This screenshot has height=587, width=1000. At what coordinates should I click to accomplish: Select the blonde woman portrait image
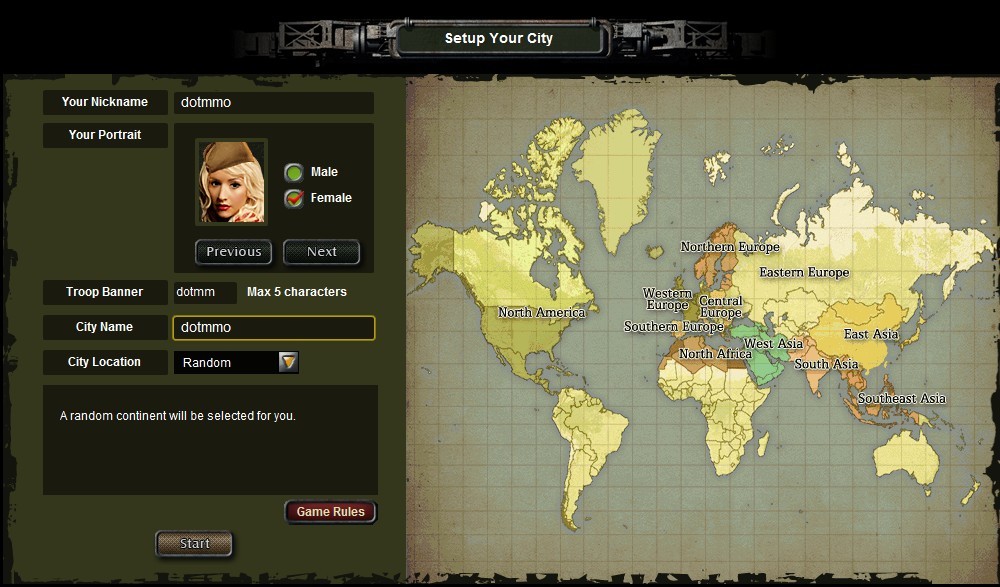[231, 182]
